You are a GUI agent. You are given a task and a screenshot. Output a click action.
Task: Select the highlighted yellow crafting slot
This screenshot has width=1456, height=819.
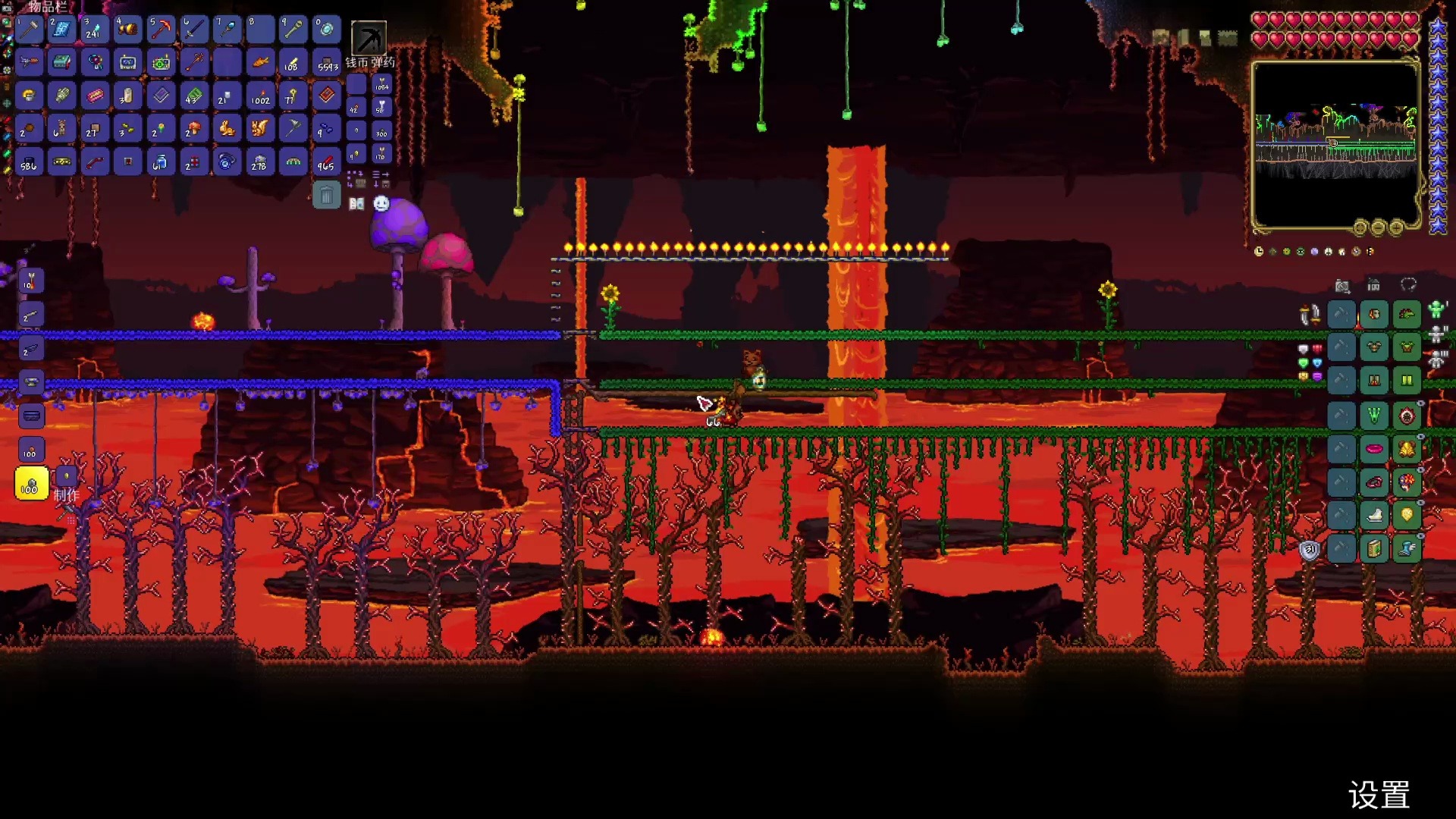click(31, 483)
